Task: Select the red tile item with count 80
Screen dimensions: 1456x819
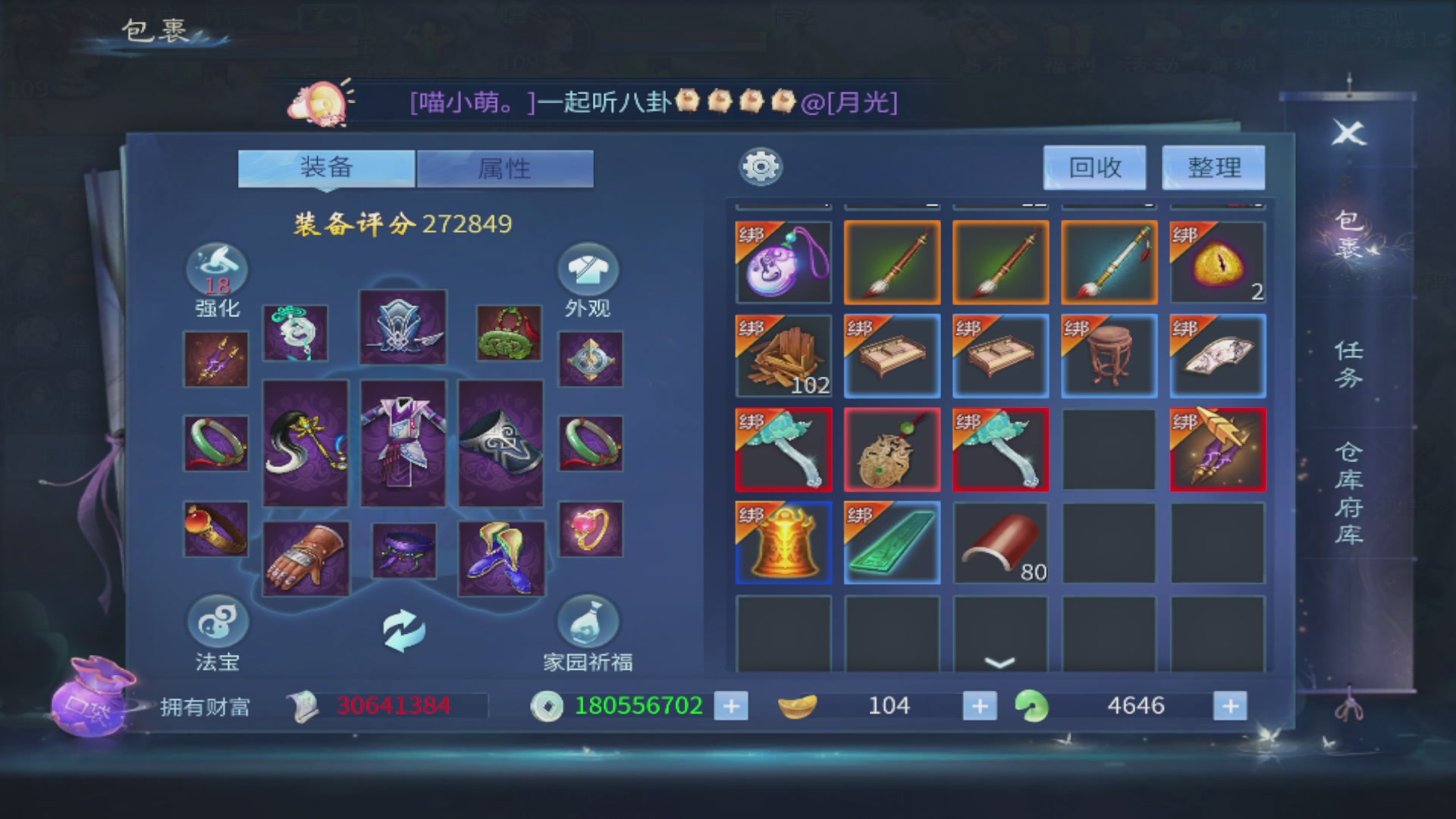Action: (1000, 542)
